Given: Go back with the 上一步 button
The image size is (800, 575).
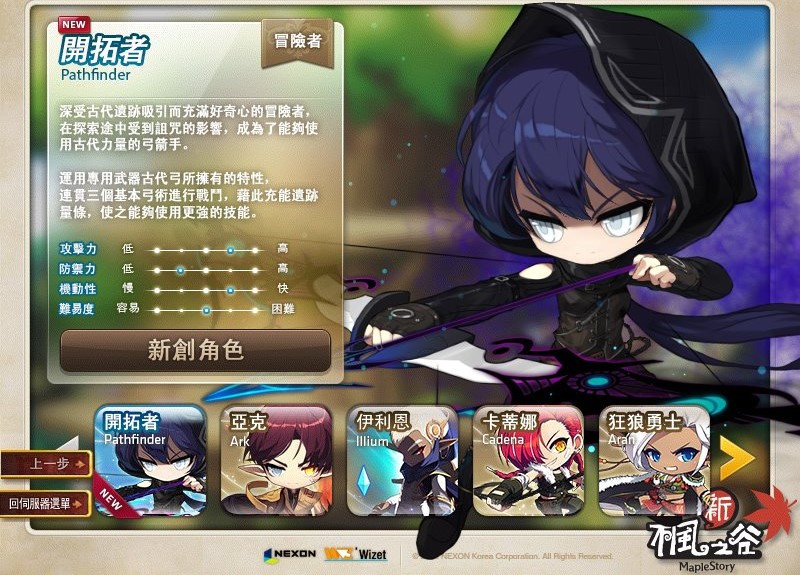Looking at the screenshot, I should [46, 464].
